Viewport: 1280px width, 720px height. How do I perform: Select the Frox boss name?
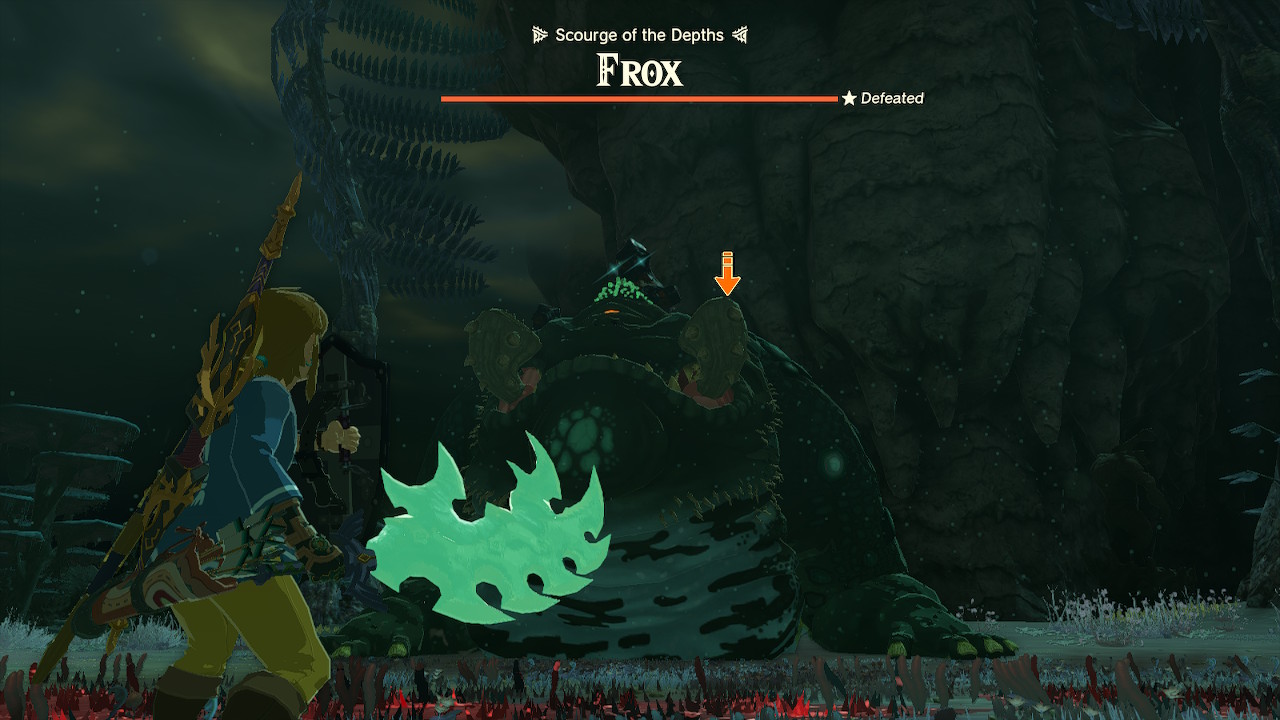(639, 70)
